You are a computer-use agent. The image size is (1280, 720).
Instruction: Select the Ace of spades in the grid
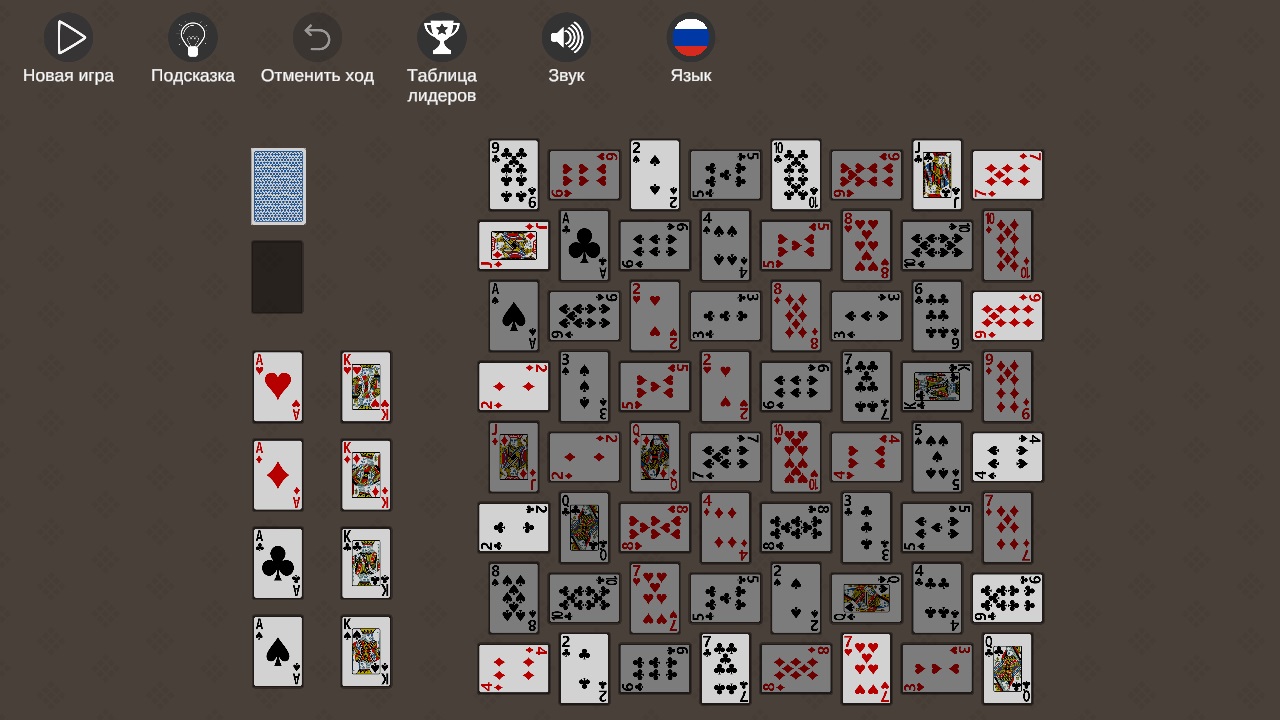(x=513, y=315)
